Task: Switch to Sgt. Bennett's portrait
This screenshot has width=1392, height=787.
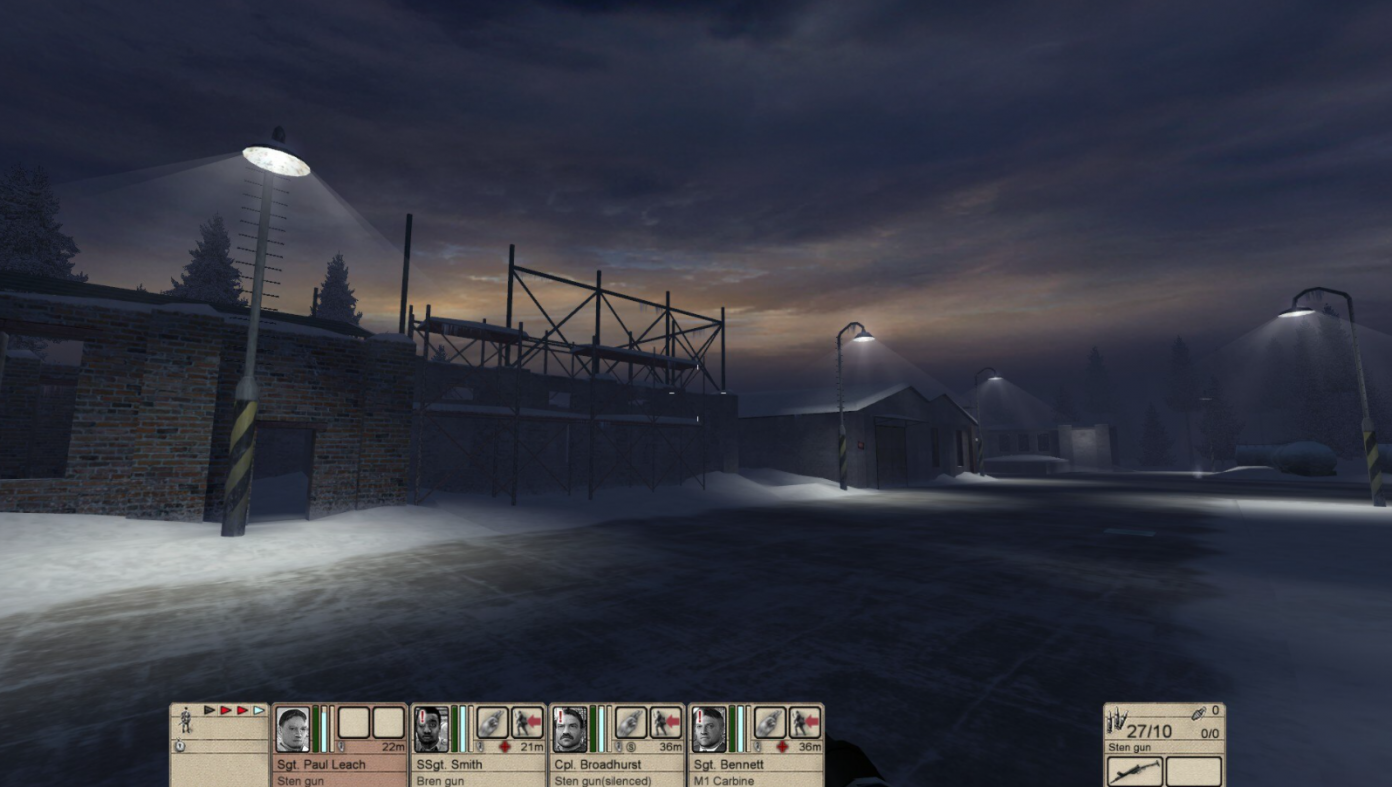Action: 708,729
